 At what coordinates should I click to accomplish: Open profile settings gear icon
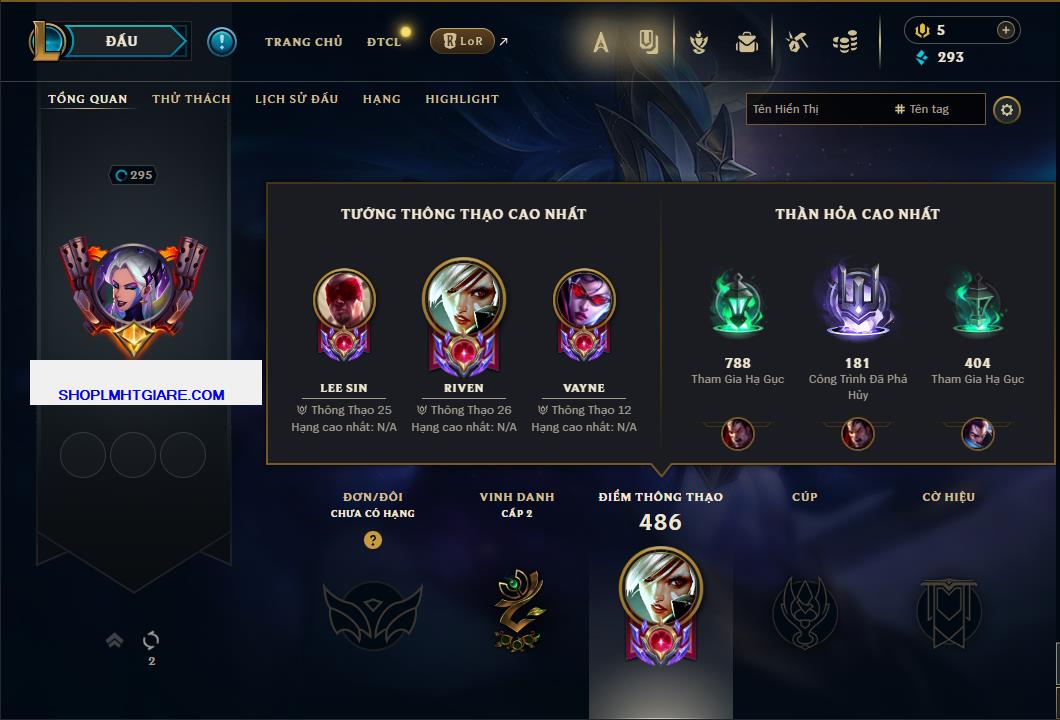click(1007, 109)
